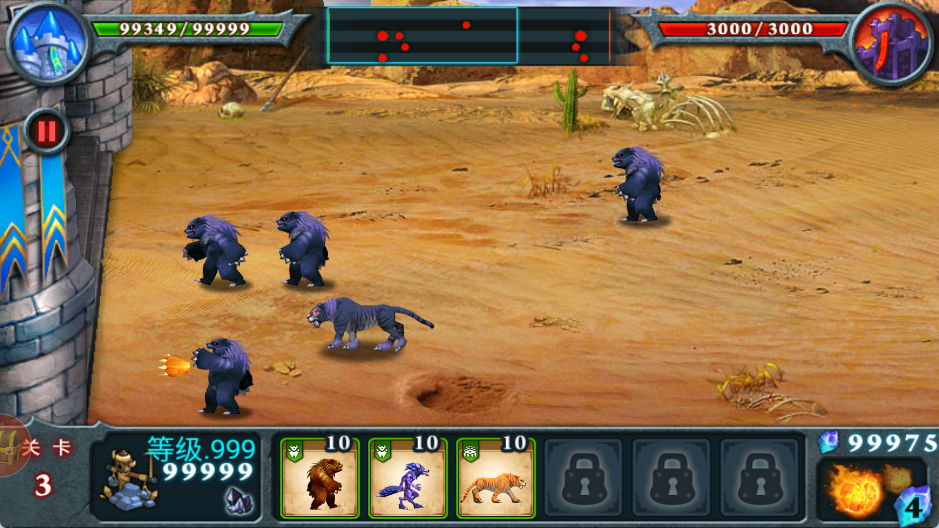Select the blue player castle emblem
The width and height of the screenshot is (939, 528).
[x=46, y=42]
